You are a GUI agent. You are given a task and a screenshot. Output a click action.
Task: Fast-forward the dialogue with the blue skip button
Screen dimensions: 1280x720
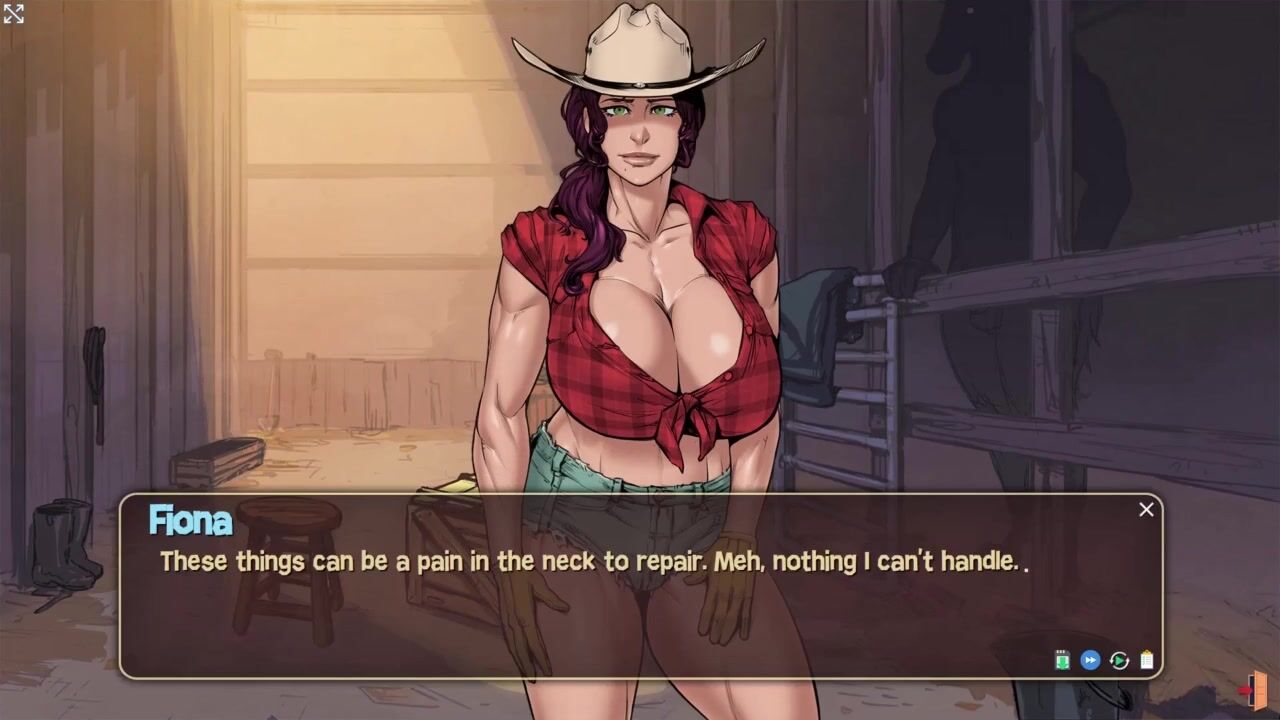[1090, 660]
